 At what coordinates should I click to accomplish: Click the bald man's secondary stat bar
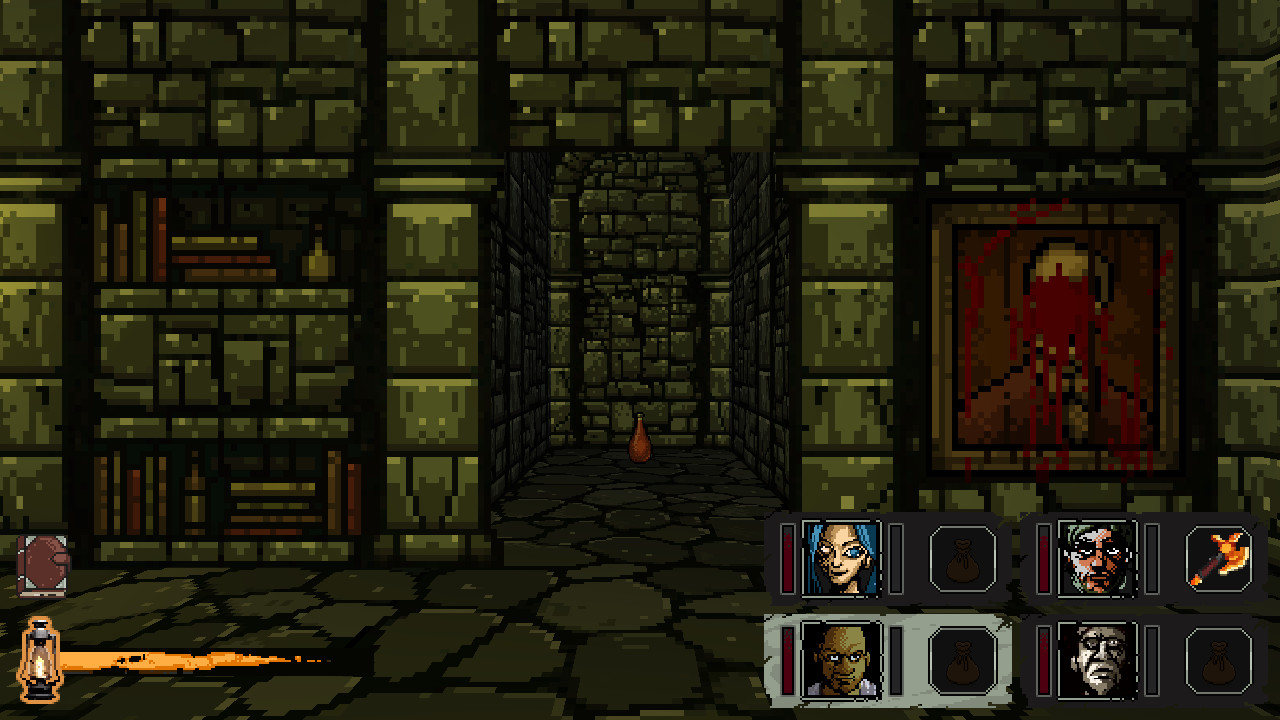point(896,660)
